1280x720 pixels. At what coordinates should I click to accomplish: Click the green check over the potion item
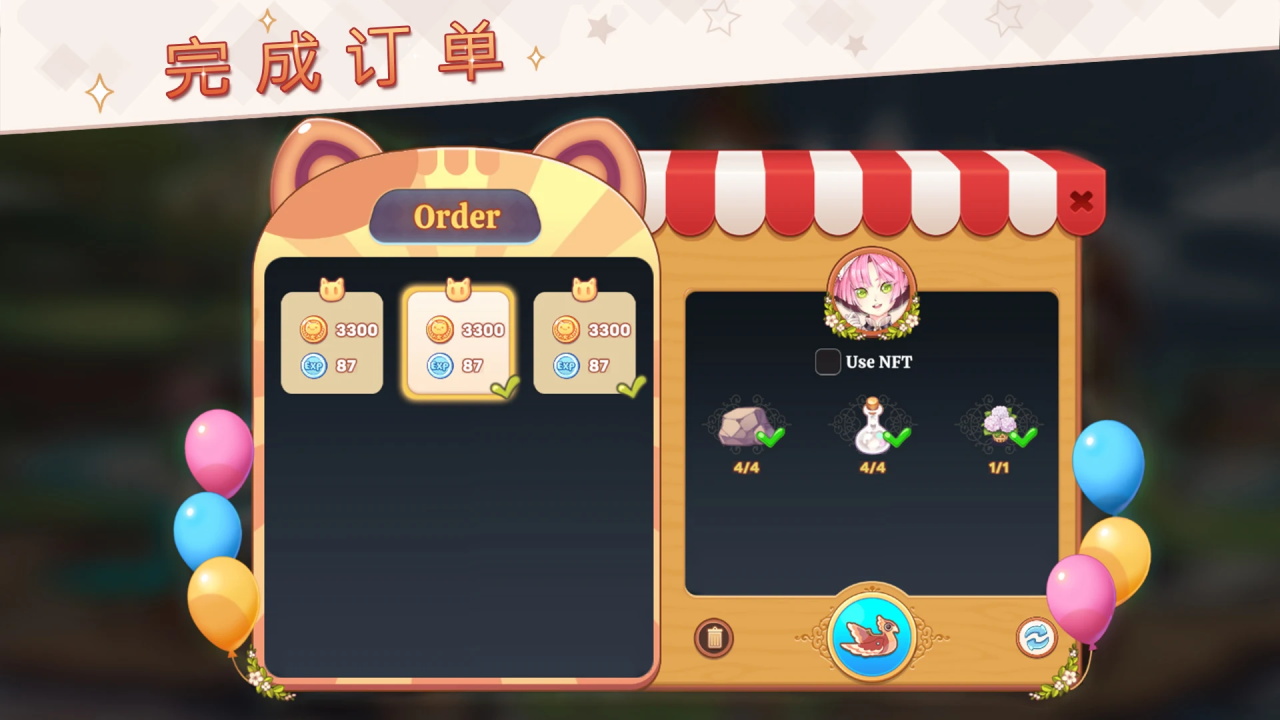[895, 437]
